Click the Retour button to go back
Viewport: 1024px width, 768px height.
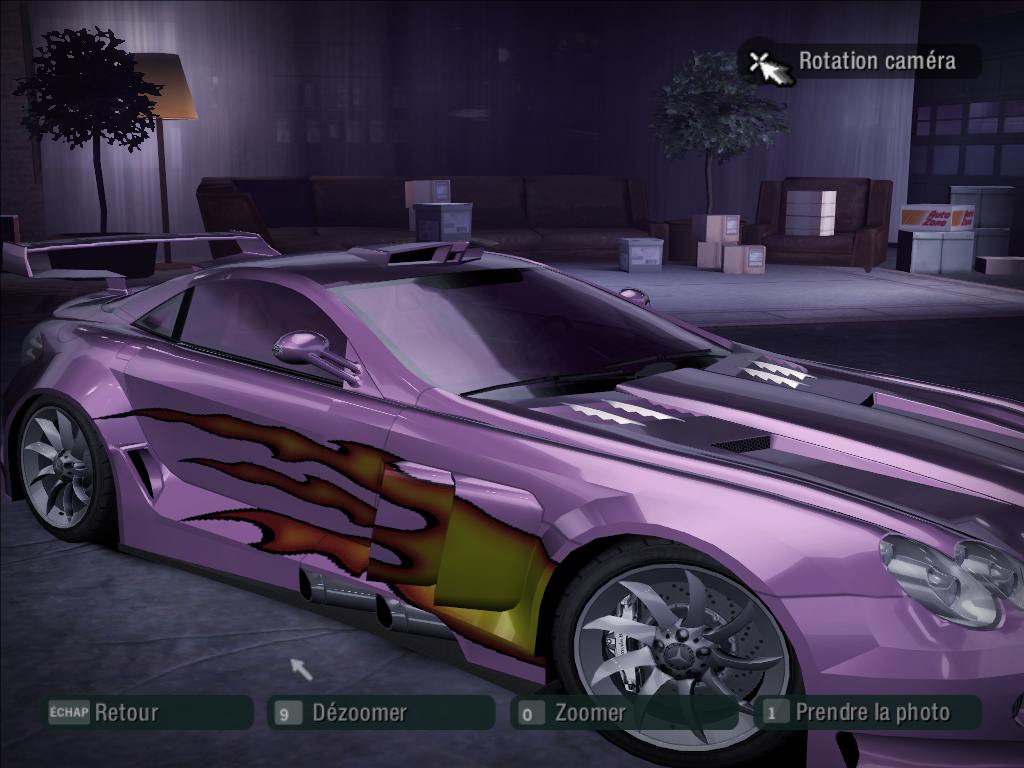[x=148, y=713]
